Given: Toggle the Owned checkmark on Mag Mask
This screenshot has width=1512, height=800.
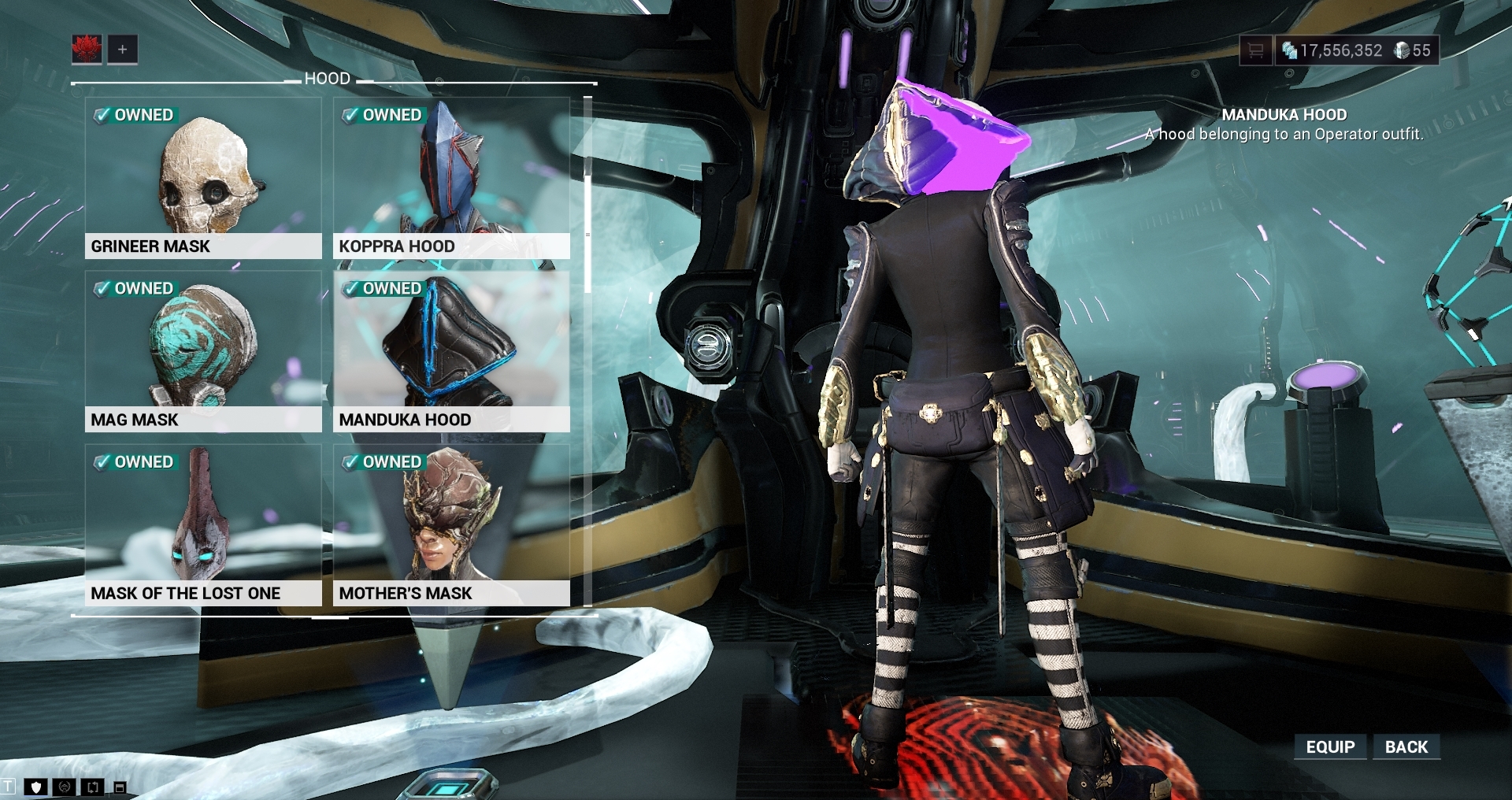Looking at the screenshot, I should click(135, 288).
